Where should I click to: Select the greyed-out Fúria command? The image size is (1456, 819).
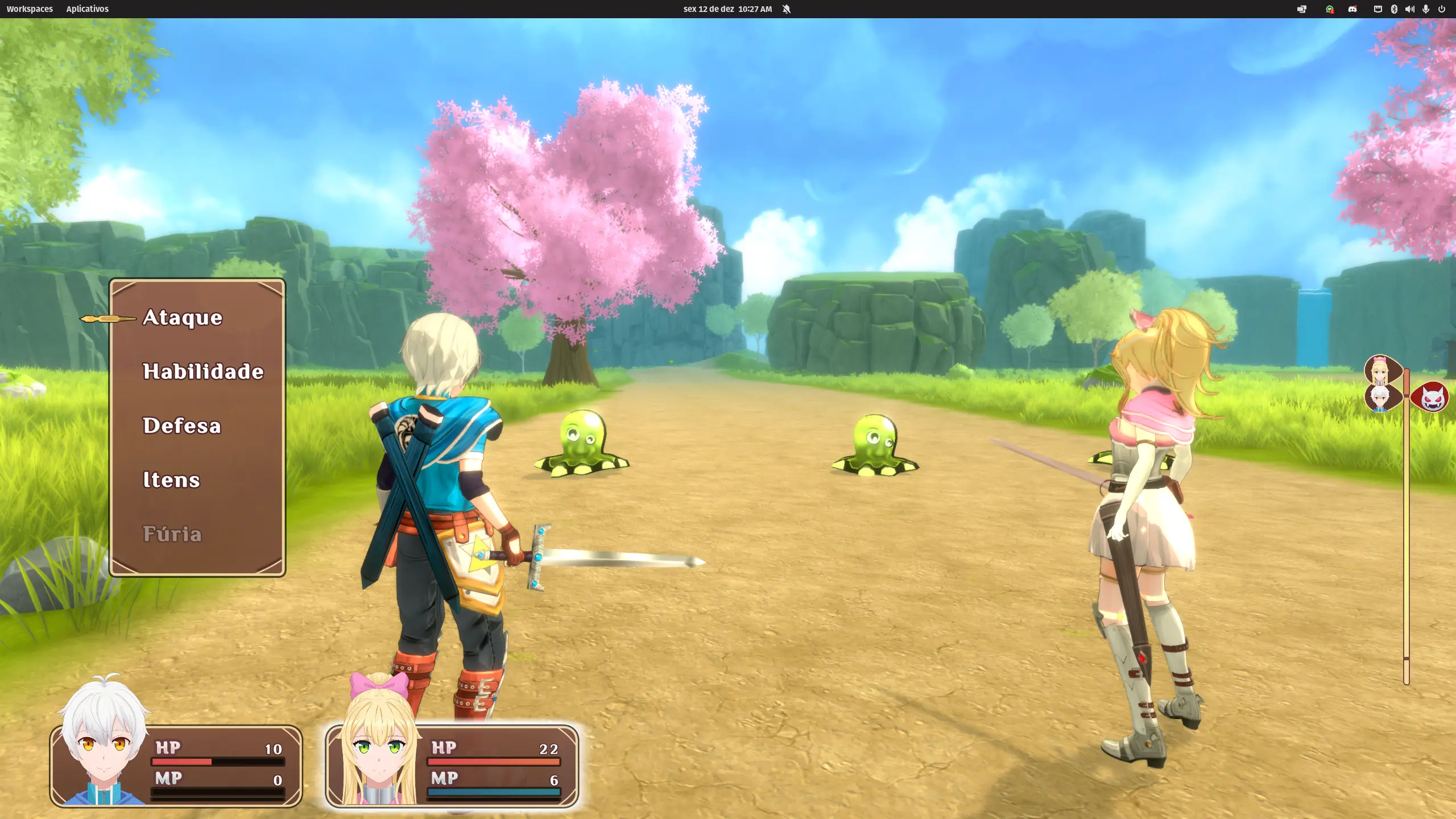(172, 533)
